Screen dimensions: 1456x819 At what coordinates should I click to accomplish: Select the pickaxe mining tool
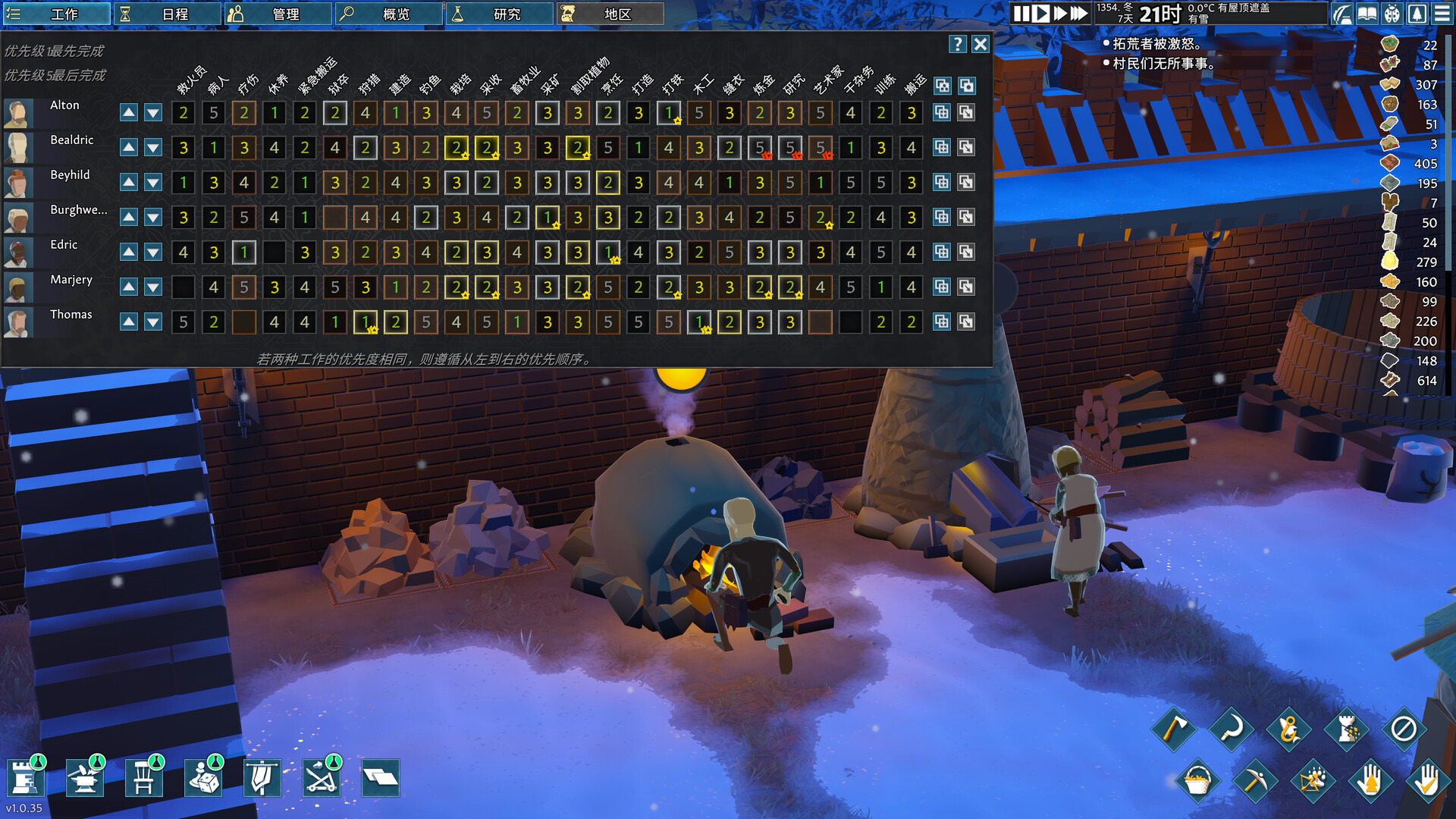point(1254,780)
